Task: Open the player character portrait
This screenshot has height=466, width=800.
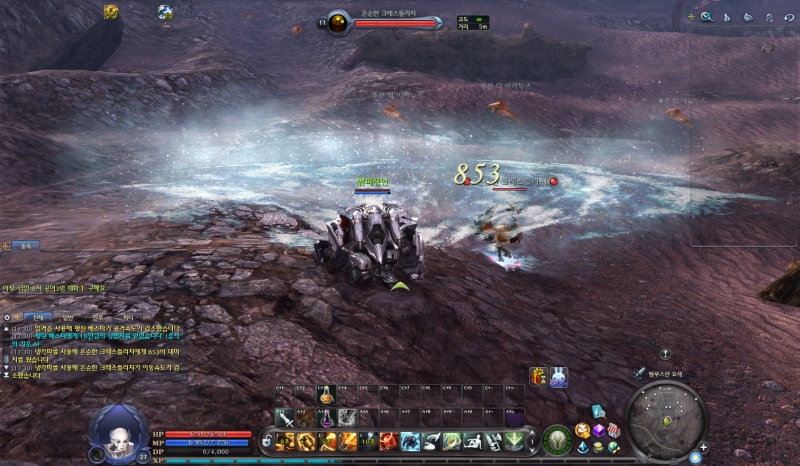Action: click(x=119, y=431)
